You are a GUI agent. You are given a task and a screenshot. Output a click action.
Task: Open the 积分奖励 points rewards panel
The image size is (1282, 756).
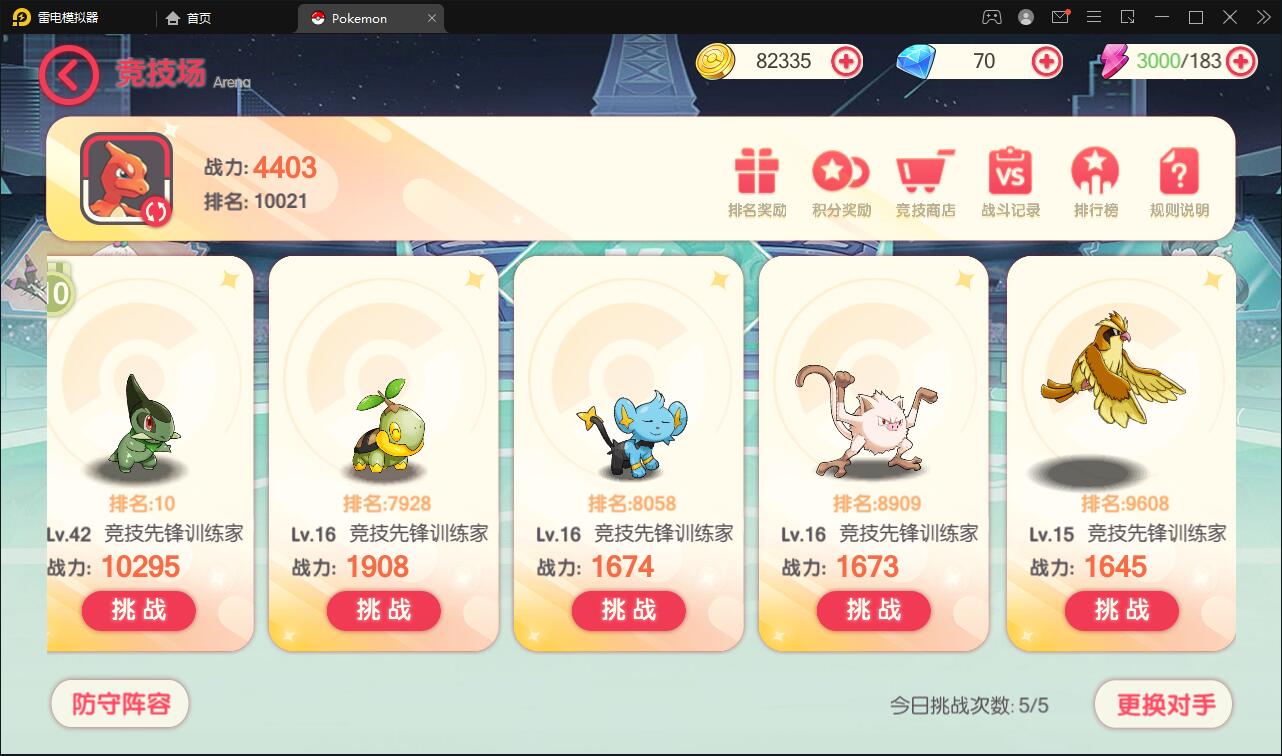840,181
